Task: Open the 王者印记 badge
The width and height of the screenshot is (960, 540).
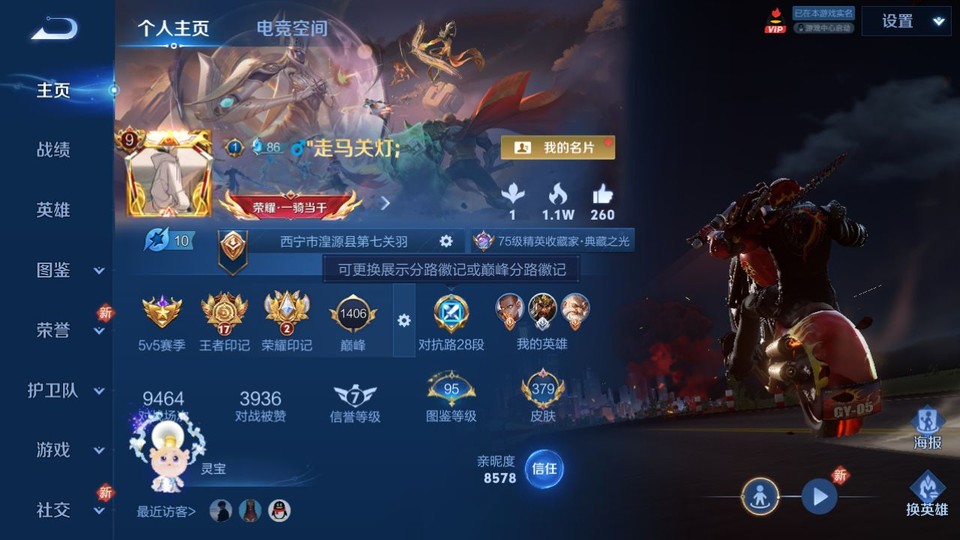Action: point(224,314)
